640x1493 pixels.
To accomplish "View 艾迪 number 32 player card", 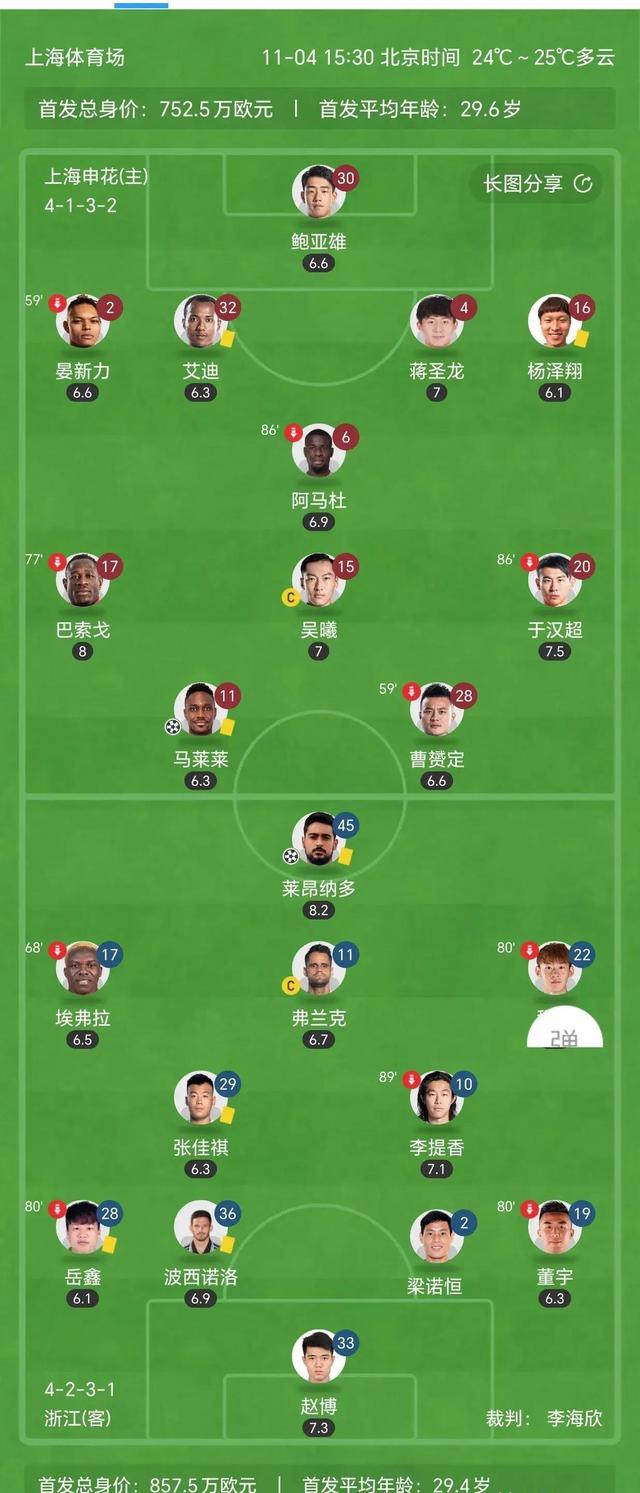I will pyautogui.click(x=200, y=321).
